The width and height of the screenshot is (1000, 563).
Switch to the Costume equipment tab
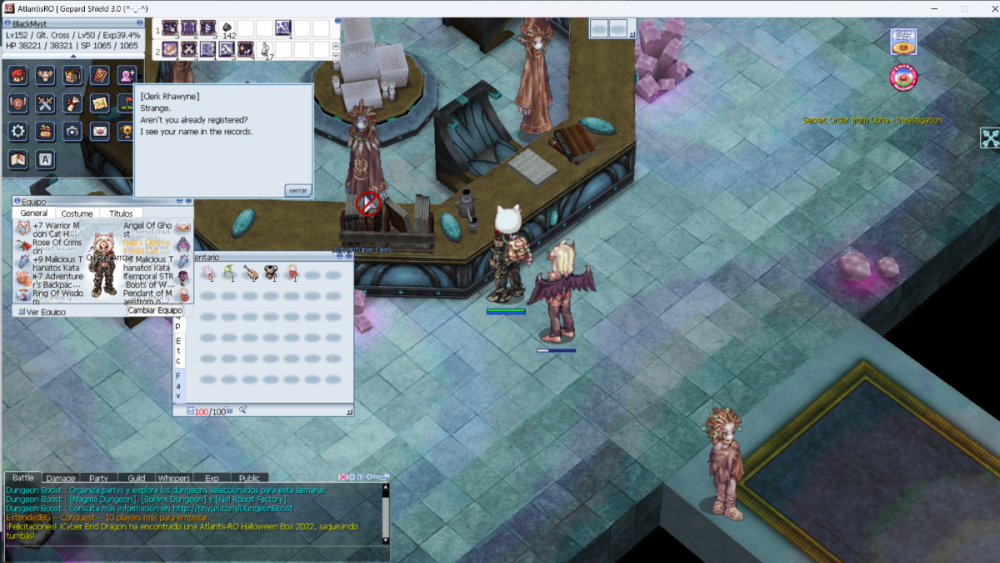pyautogui.click(x=77, y=213)
